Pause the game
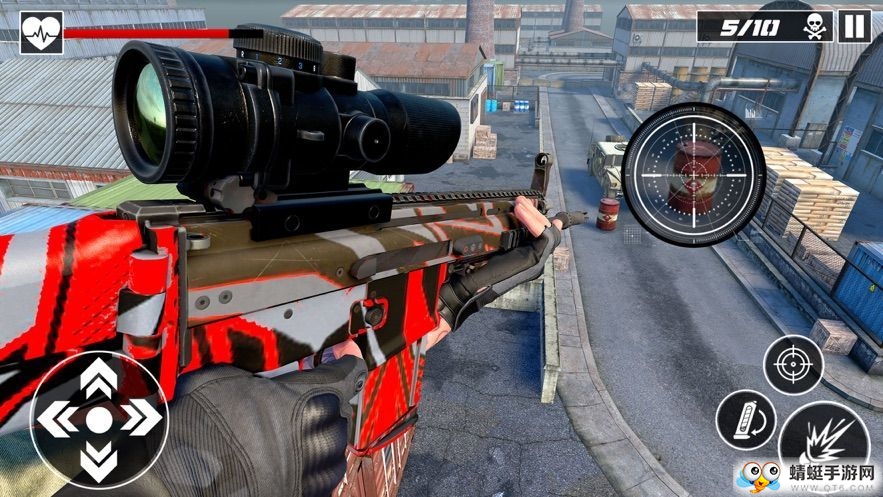The image size is (883, 497). click(x=853, y=26)
